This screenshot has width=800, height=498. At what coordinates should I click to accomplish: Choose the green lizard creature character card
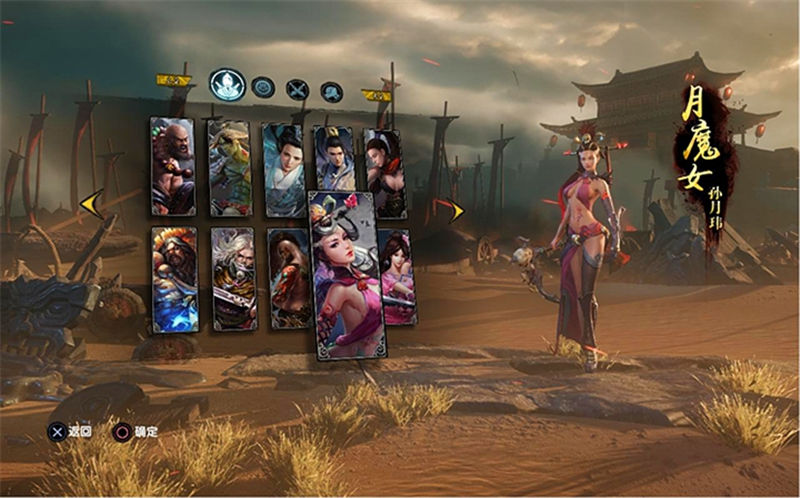(x=229, y=168)
